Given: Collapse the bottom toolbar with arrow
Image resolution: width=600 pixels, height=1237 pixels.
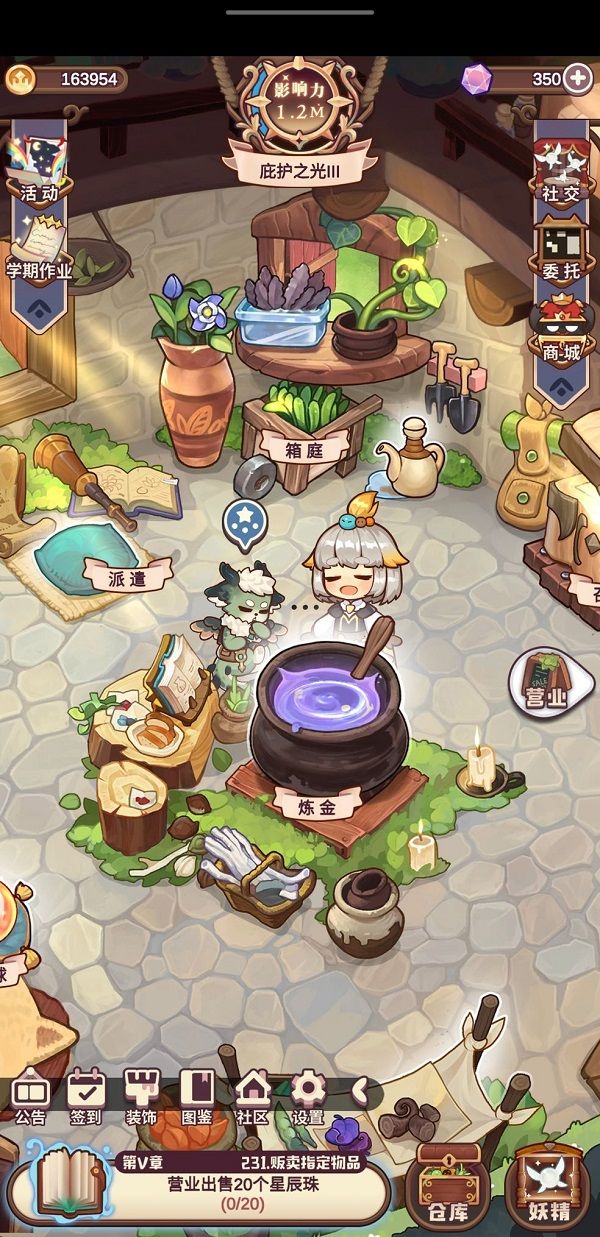Looking at the screenshot, I should click(x=359, y=1091).
